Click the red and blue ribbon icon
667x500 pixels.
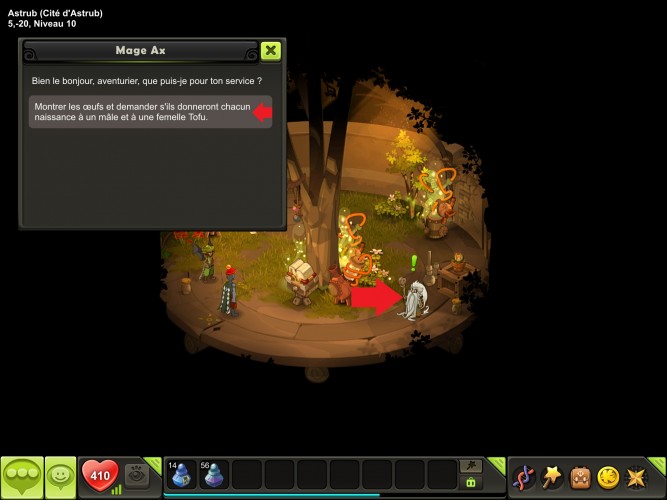click(523, 476)
